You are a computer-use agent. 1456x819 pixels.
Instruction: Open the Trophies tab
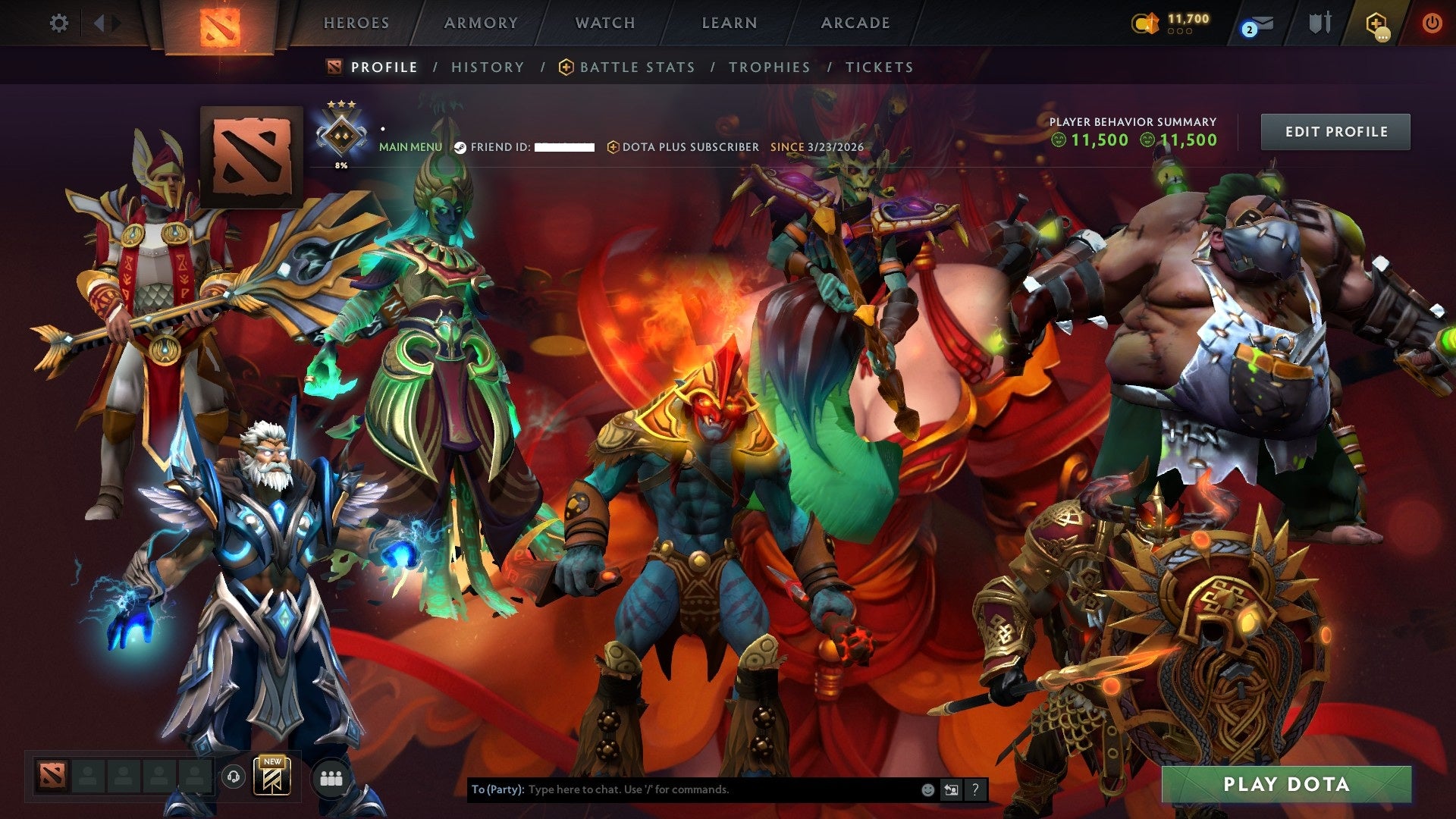(x=768, y=67)
